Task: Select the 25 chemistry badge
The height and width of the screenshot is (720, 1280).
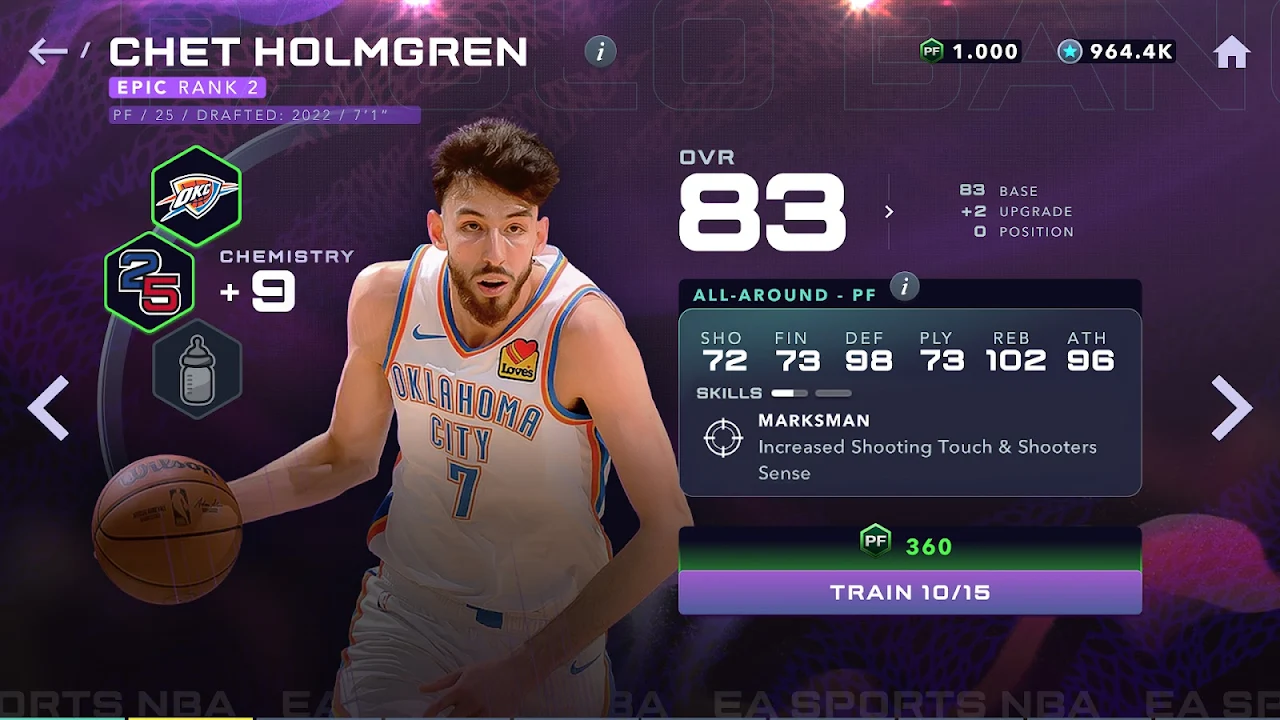Action: click(150, 282)
